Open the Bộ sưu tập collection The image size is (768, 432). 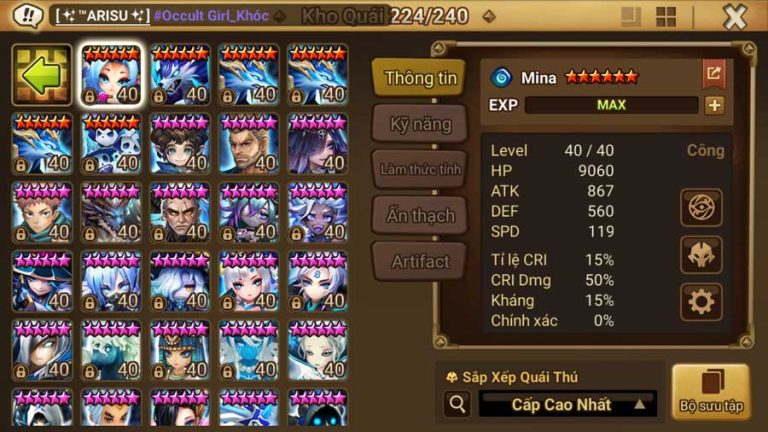710,390
